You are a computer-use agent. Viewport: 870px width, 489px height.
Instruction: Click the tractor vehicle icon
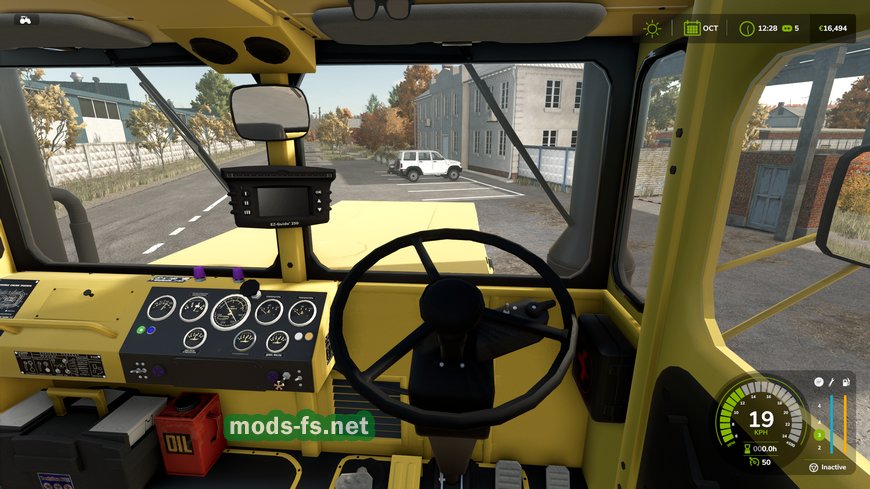24,19
